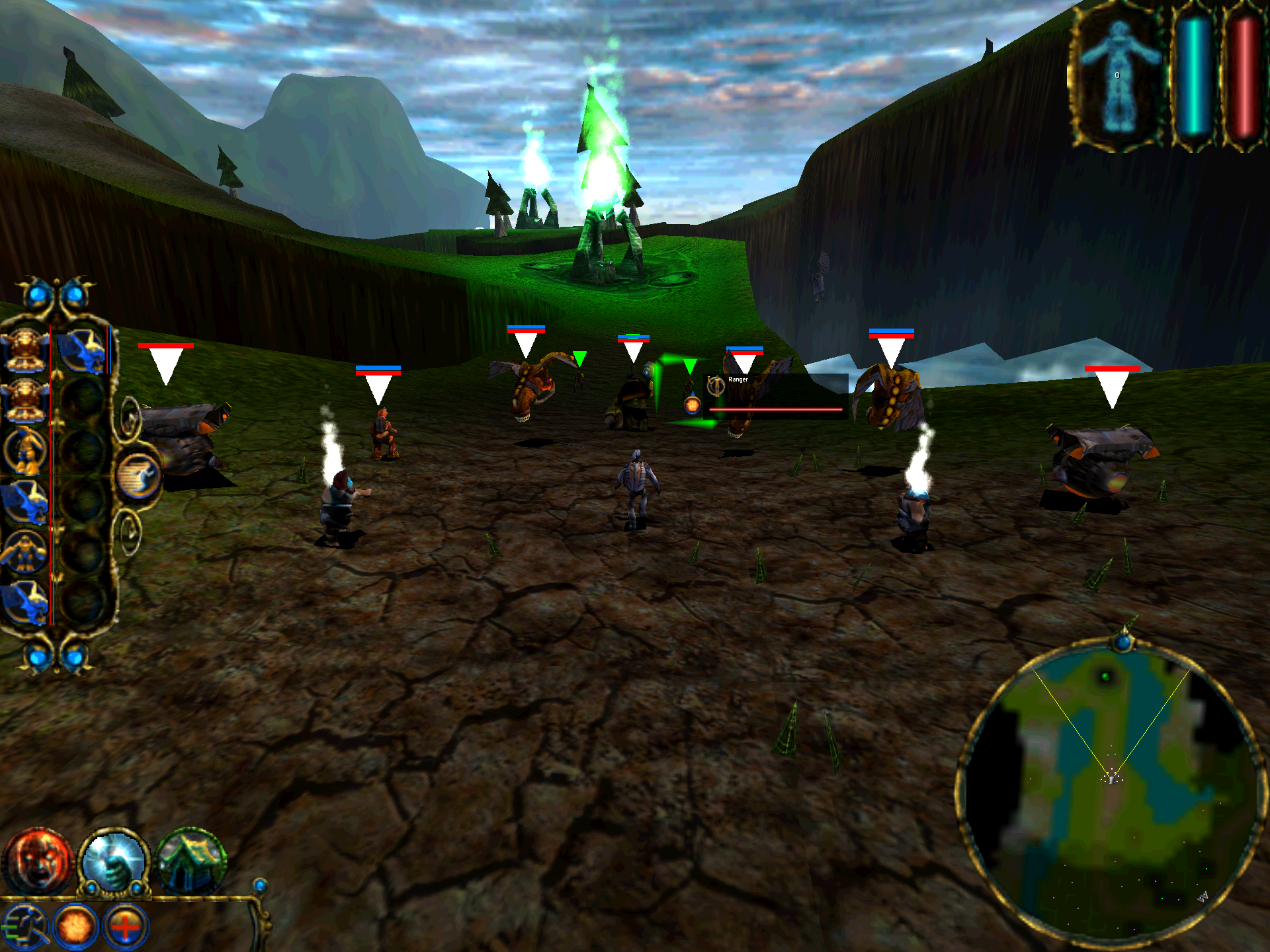Select the green hut structures tab
This screenshot has height=952, width=1270.
(x=192, y=861)
